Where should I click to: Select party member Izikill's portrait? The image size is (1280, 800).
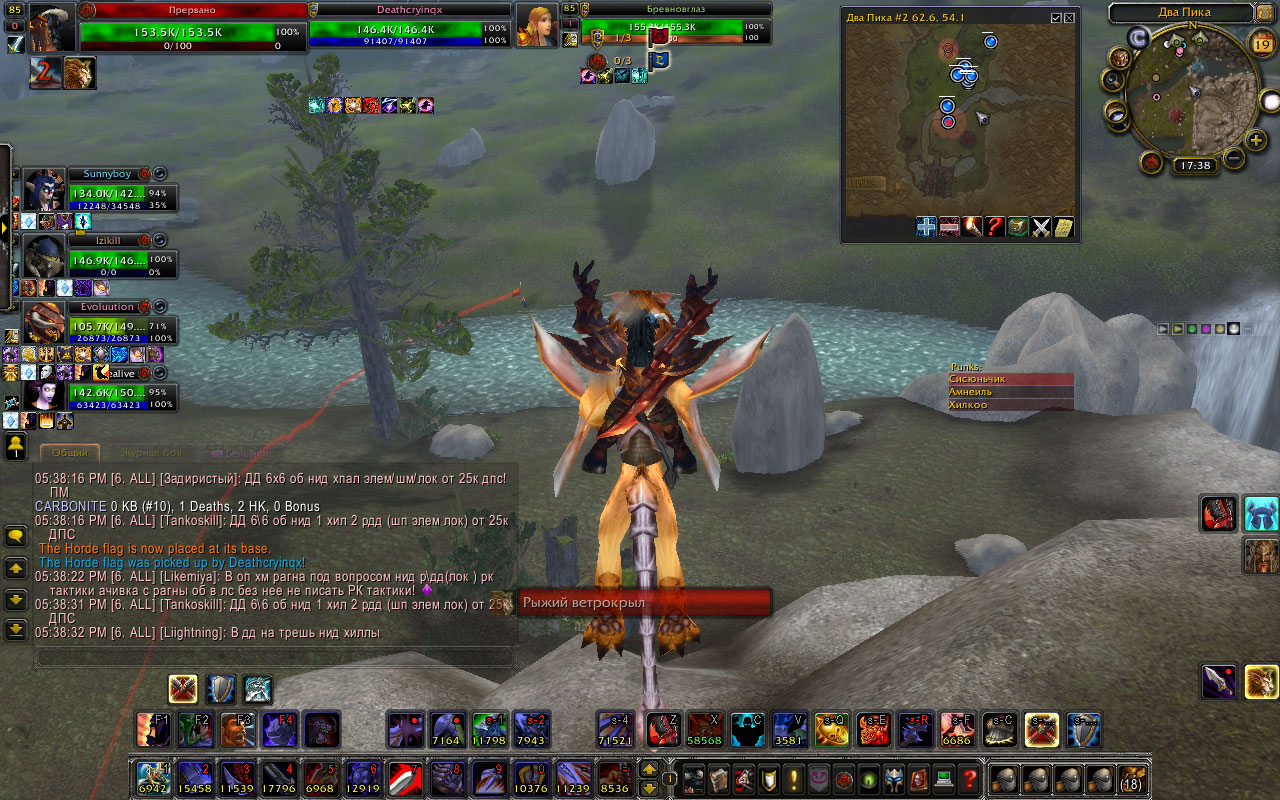point(44,255)
